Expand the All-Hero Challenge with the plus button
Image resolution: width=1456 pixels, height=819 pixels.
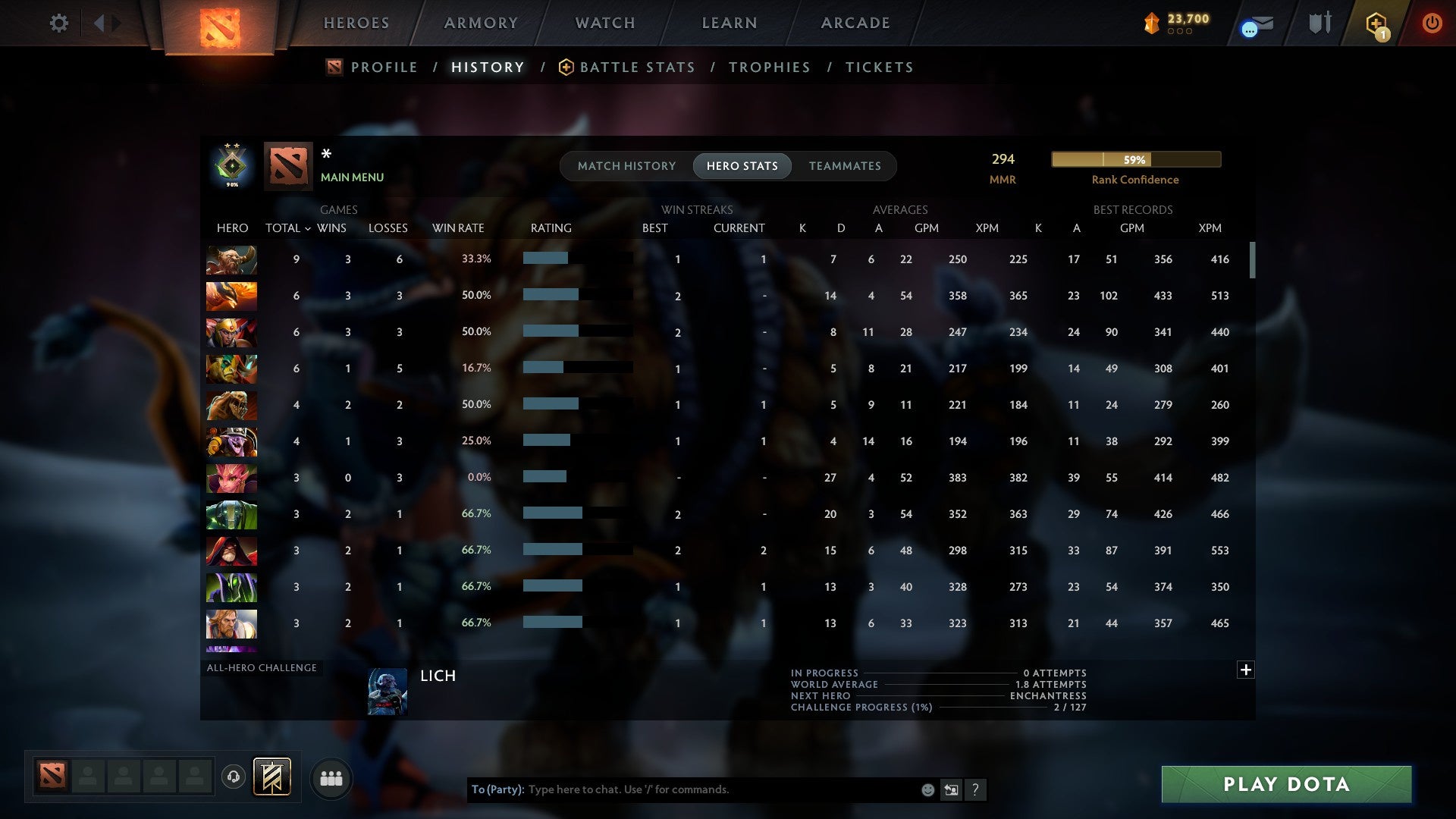coord(1246,670)
